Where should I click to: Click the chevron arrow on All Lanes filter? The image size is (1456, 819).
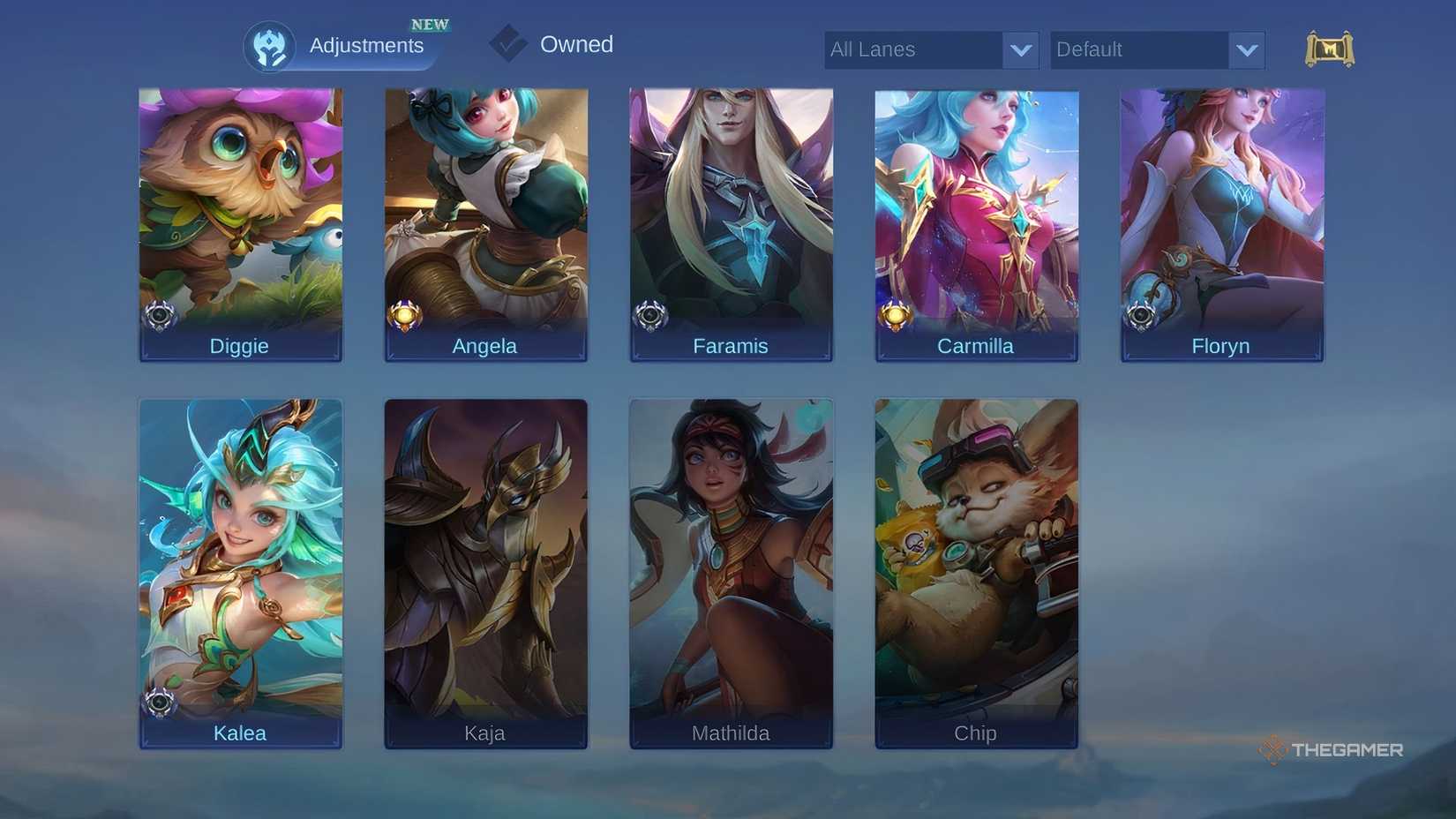[1021, 50]
